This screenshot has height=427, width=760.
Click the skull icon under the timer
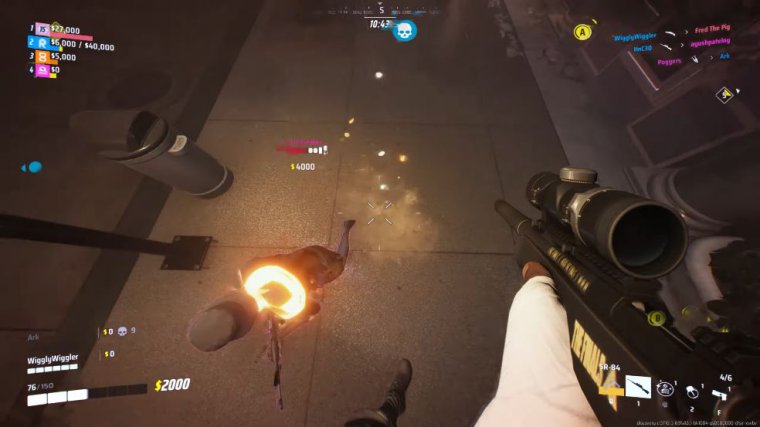coord(404,30)
